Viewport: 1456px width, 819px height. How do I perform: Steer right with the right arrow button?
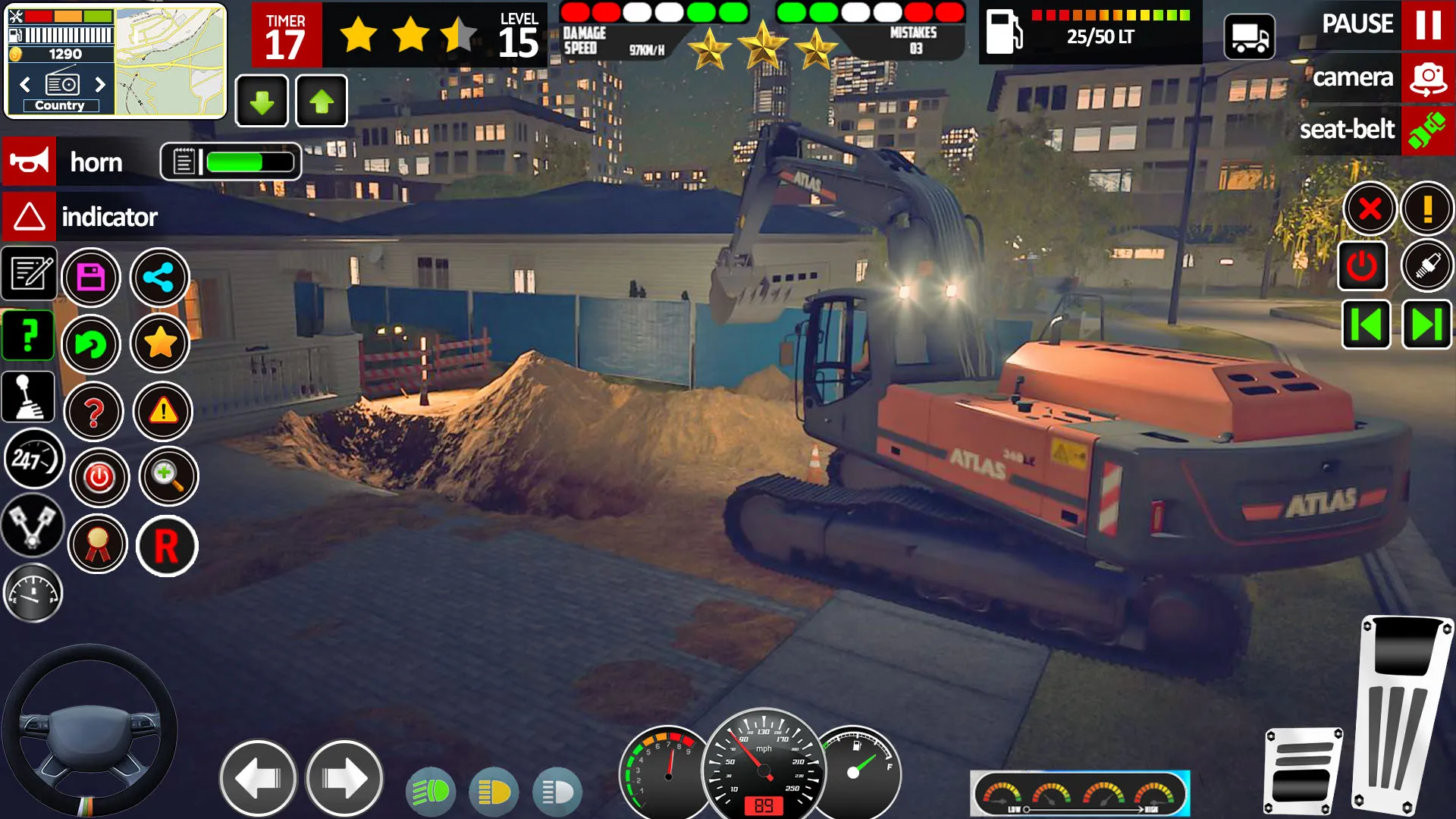coord(344,778)
